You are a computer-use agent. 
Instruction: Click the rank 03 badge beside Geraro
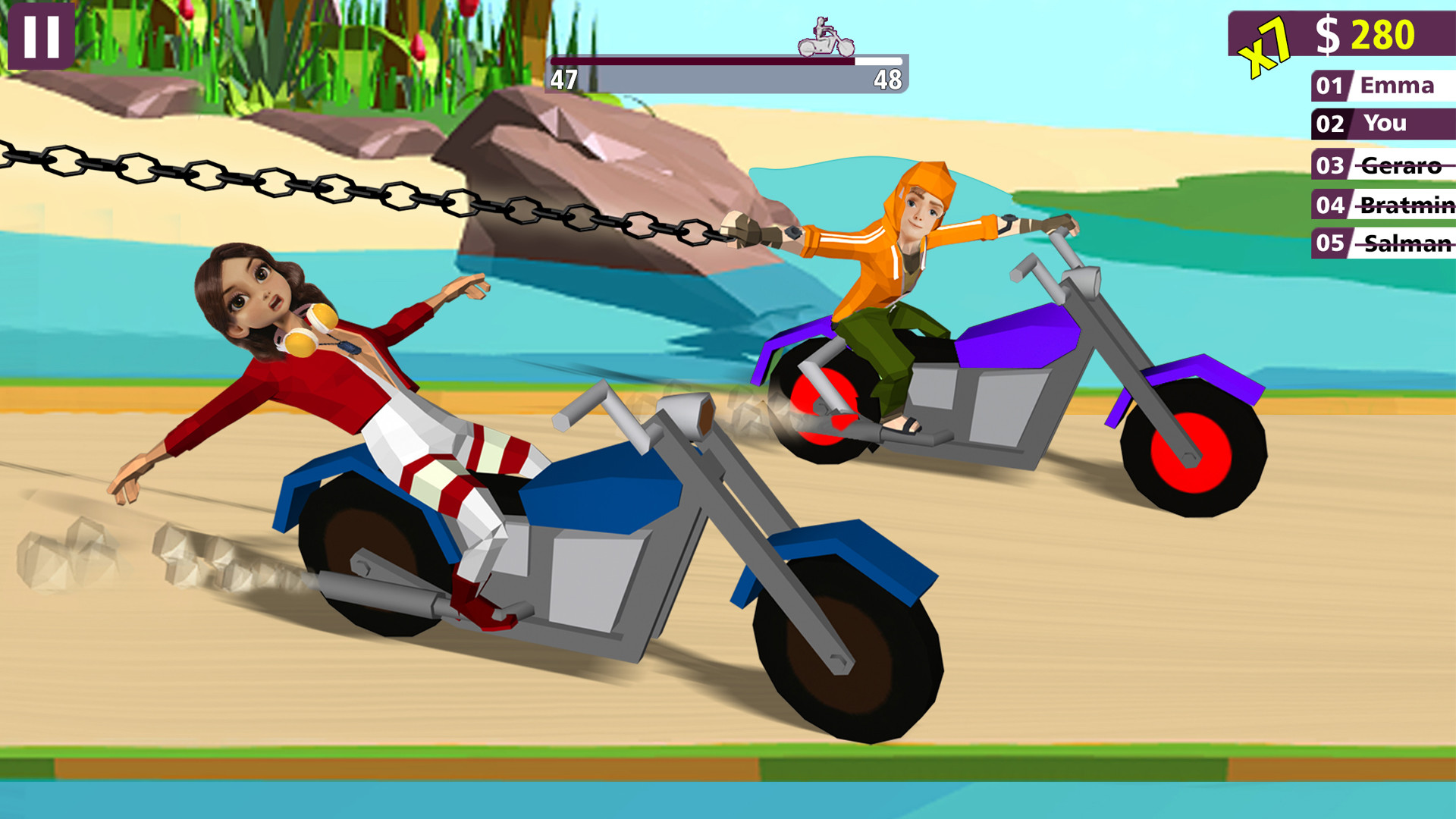point(1331,164)
